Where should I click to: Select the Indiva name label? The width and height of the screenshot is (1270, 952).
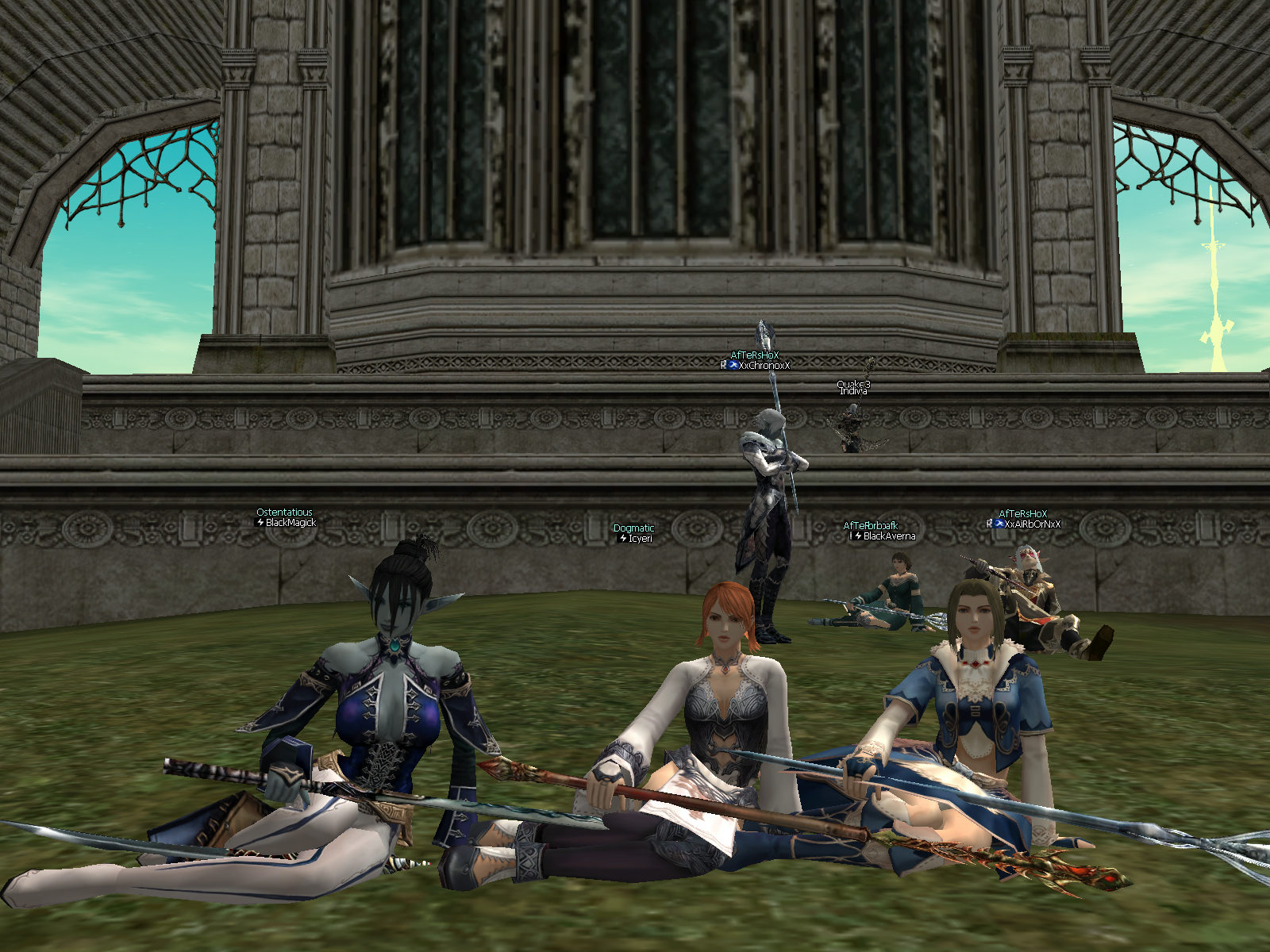[x=853, y=391]
